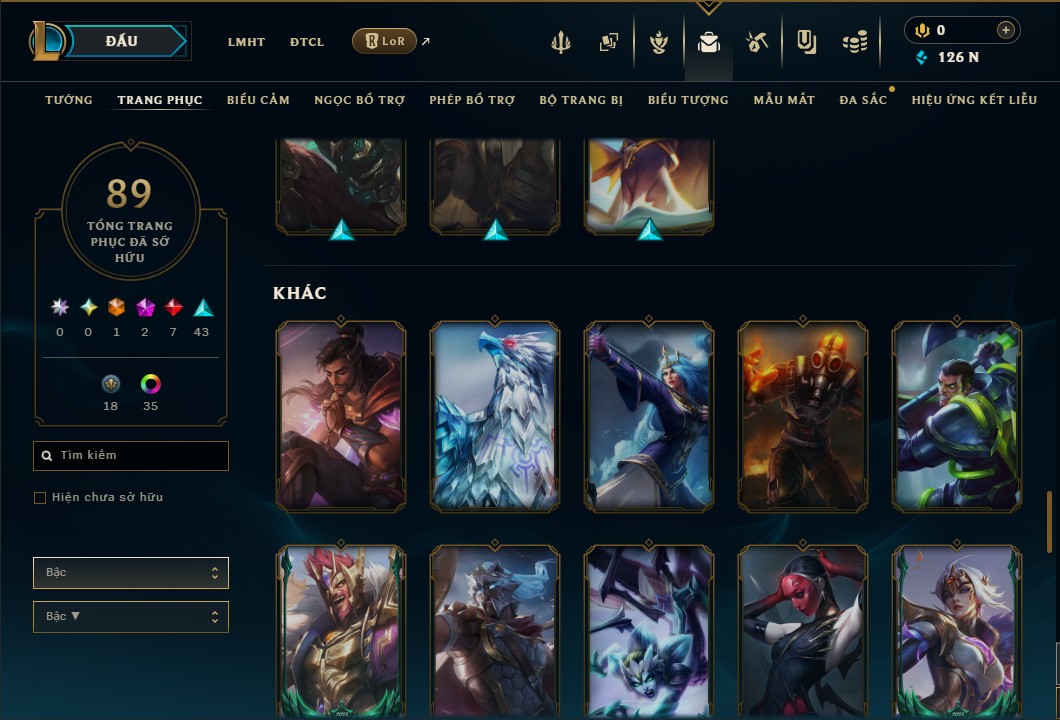Select the NGỌC BỔ TRỢ tab
1060x720 pixels.
pyautogui.click(x=359, y=100)
